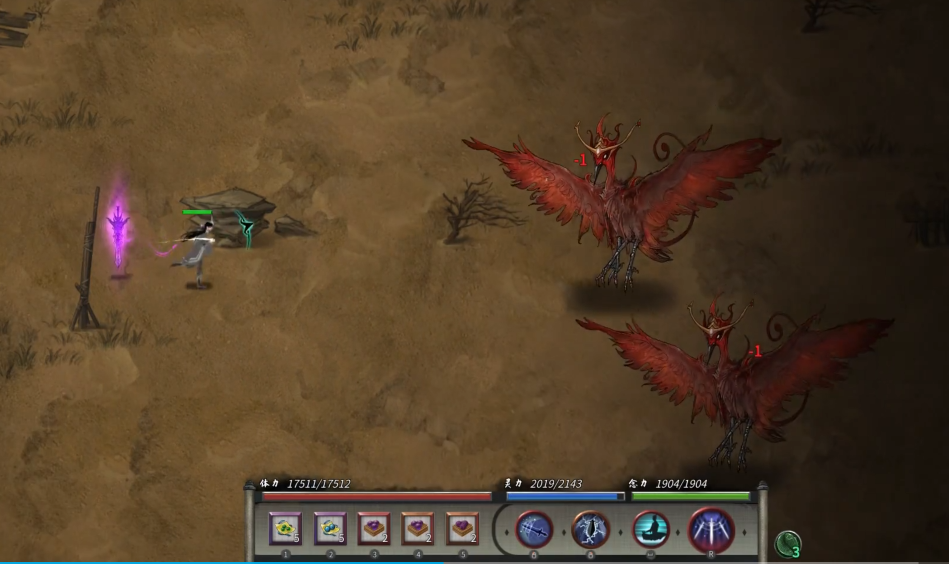Cast the lightning skill icon
The image size is (949, 564).
pyautogui.click(x=591, y=529)
